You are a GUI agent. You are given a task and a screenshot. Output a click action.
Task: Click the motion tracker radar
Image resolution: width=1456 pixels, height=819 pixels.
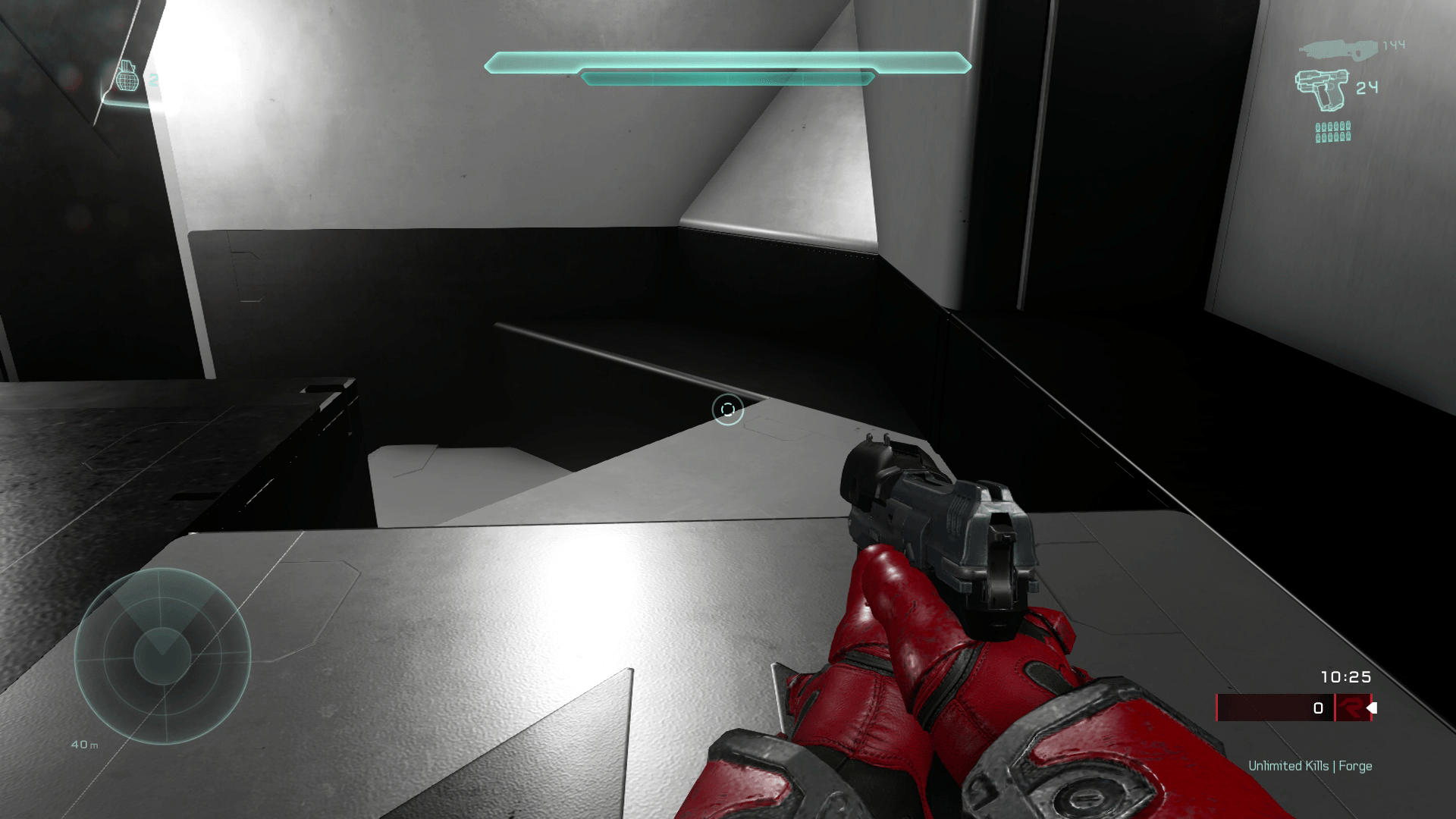click(162, 656)
